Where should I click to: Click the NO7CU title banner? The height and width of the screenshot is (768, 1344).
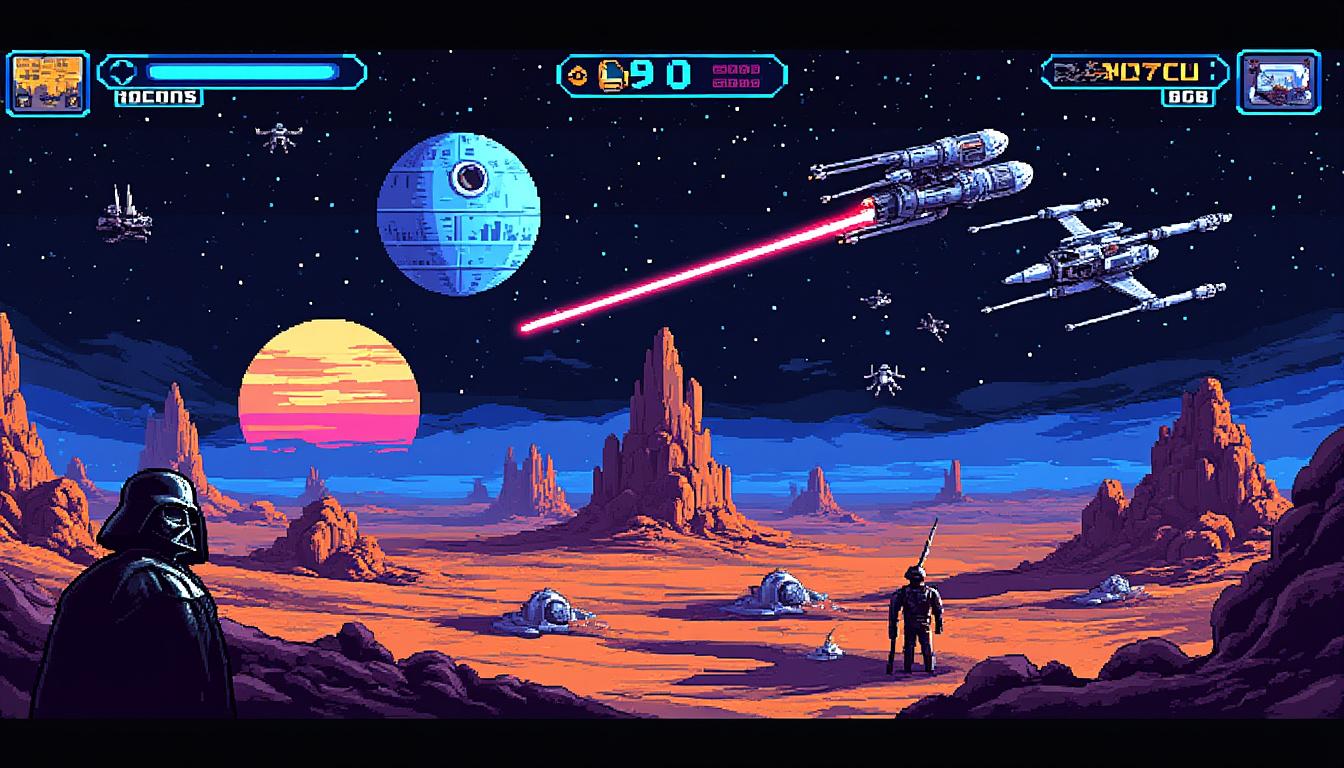tap(1150, 71)
